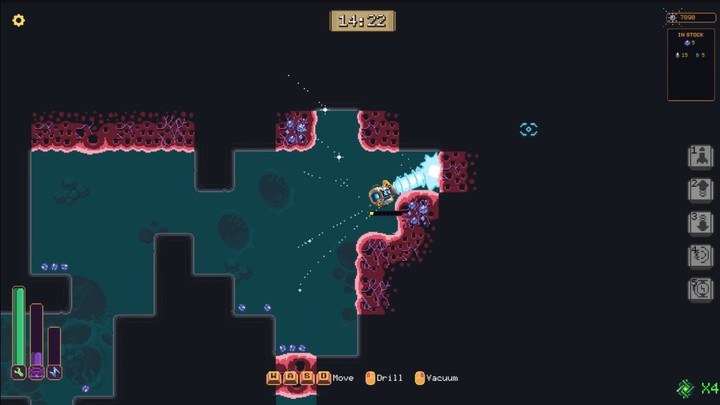Open the In Stock resource panel
This screenshot has height=405, width=720.
tap(691, 64)
